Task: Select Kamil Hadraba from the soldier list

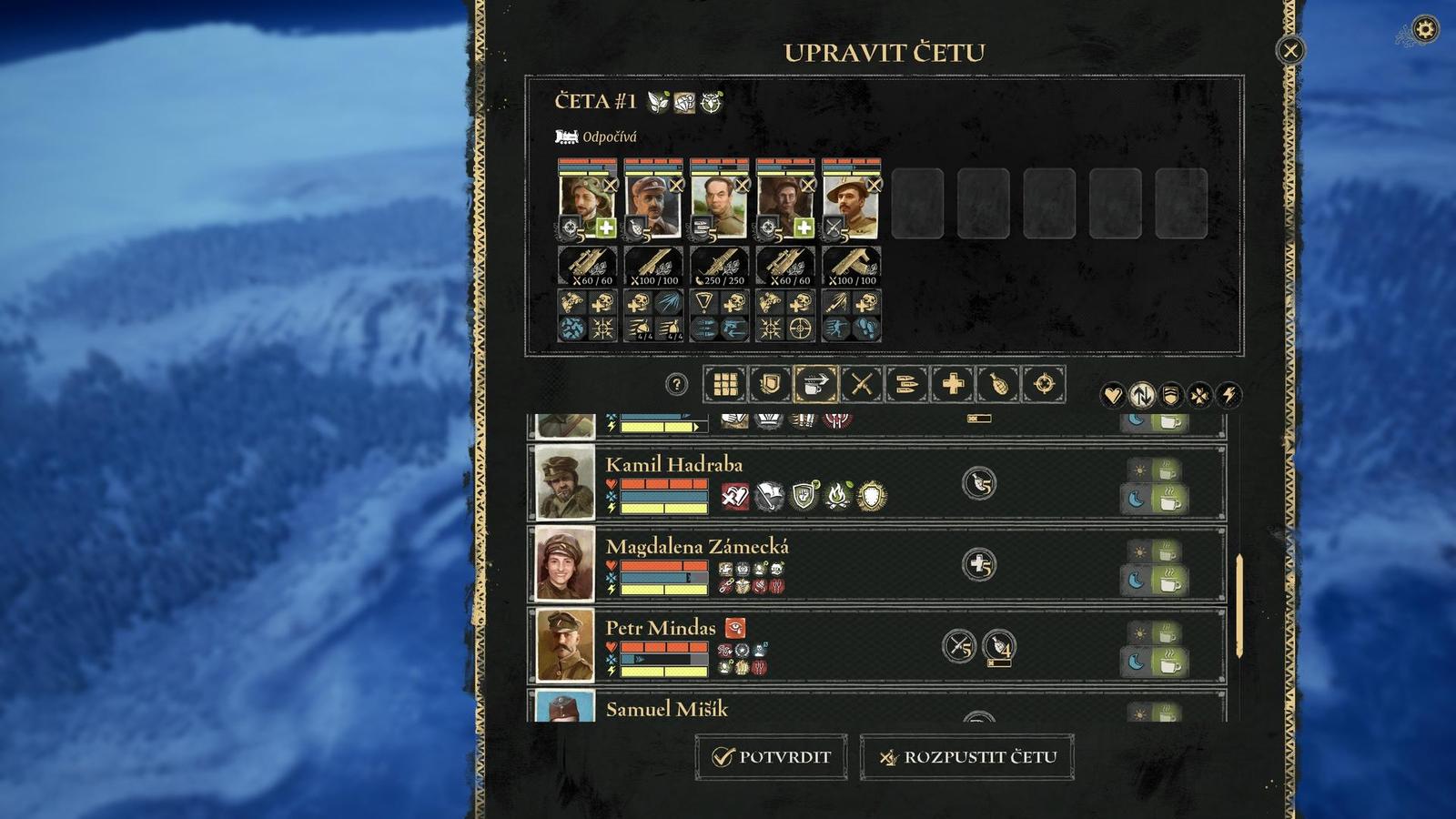Action: tap(674, 465)
